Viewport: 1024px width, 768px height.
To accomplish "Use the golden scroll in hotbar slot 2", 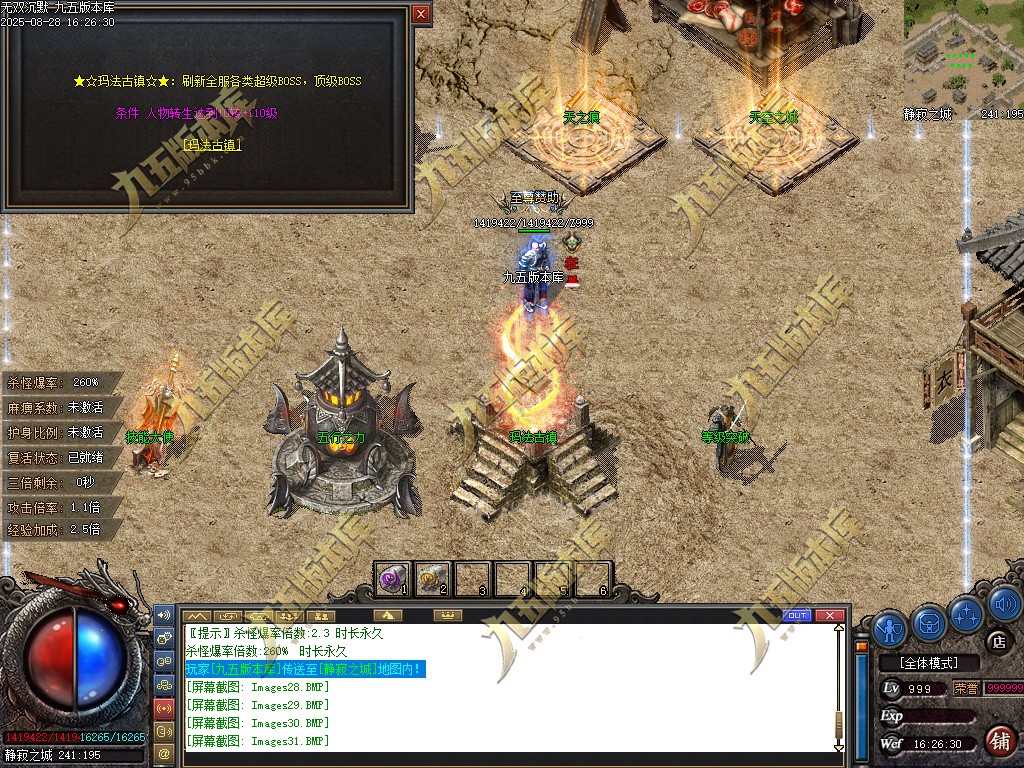I will (433, 578).
